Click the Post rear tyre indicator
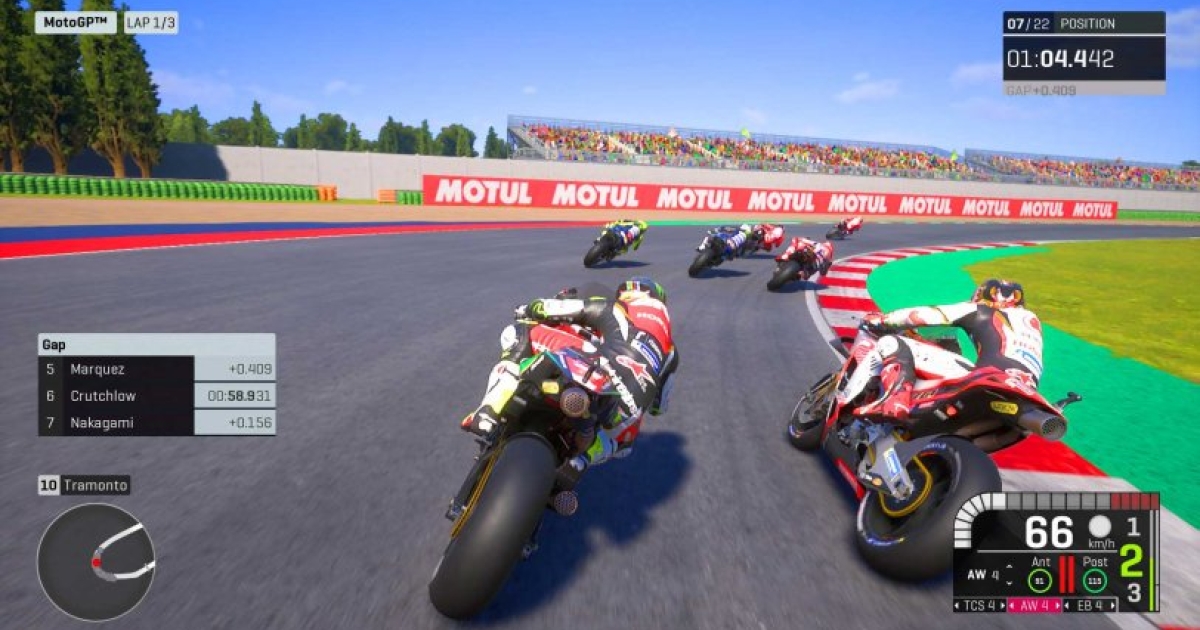 point(1095,580)
